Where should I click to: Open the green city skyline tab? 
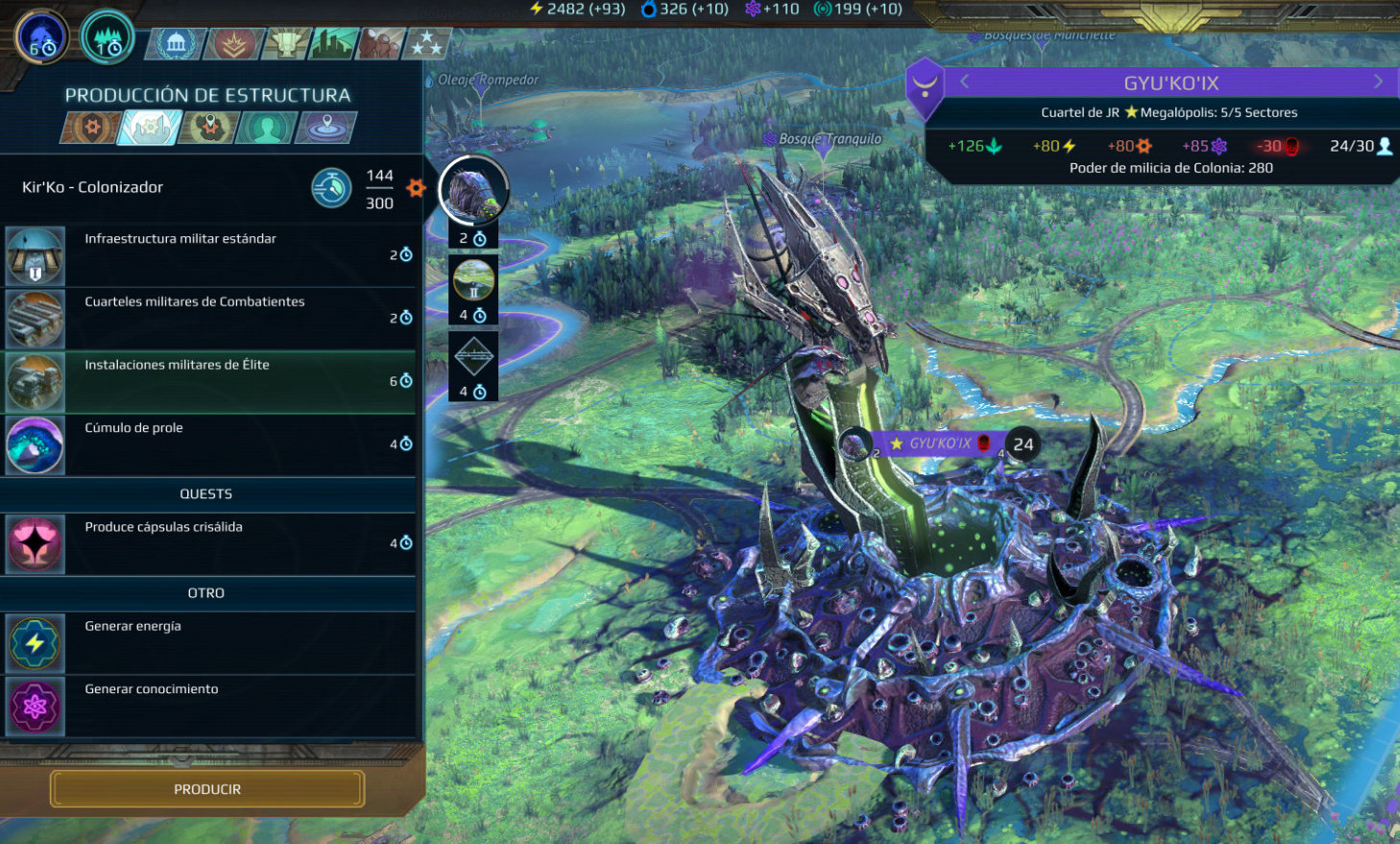click(x=332, y=43)
